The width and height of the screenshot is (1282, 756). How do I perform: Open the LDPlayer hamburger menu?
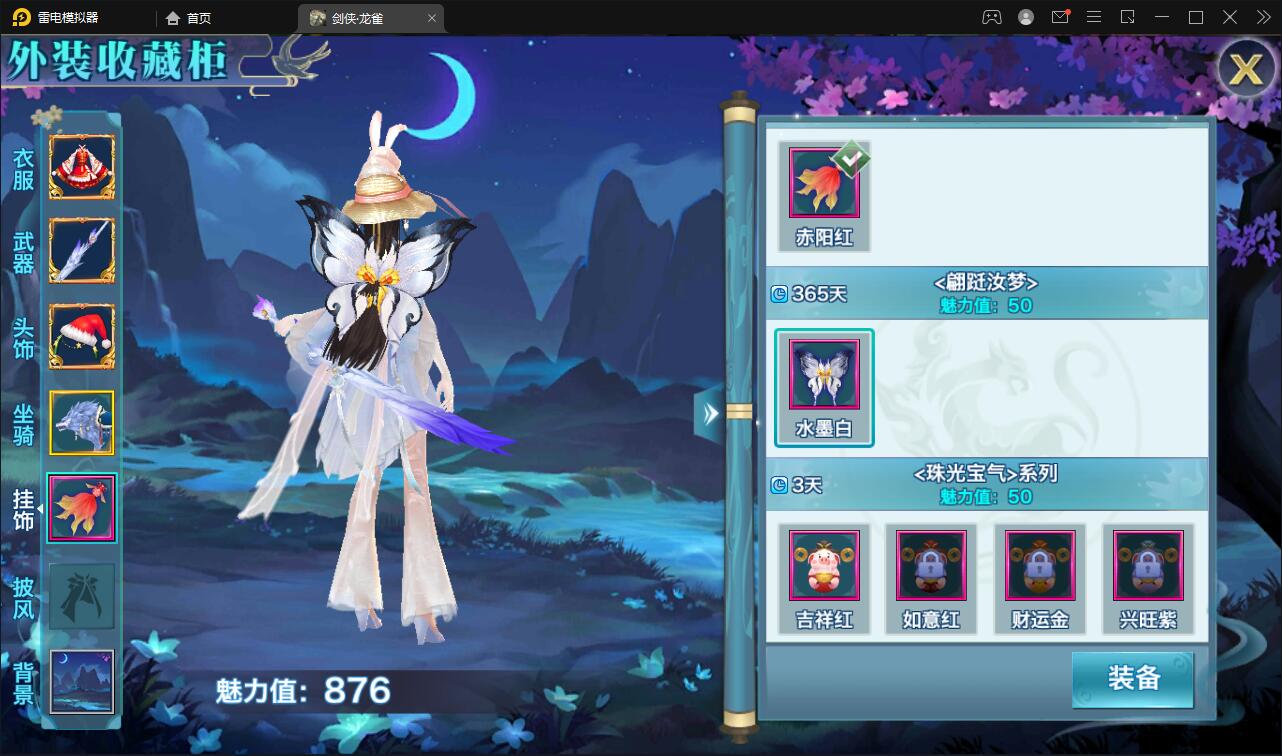point(1096,17)
